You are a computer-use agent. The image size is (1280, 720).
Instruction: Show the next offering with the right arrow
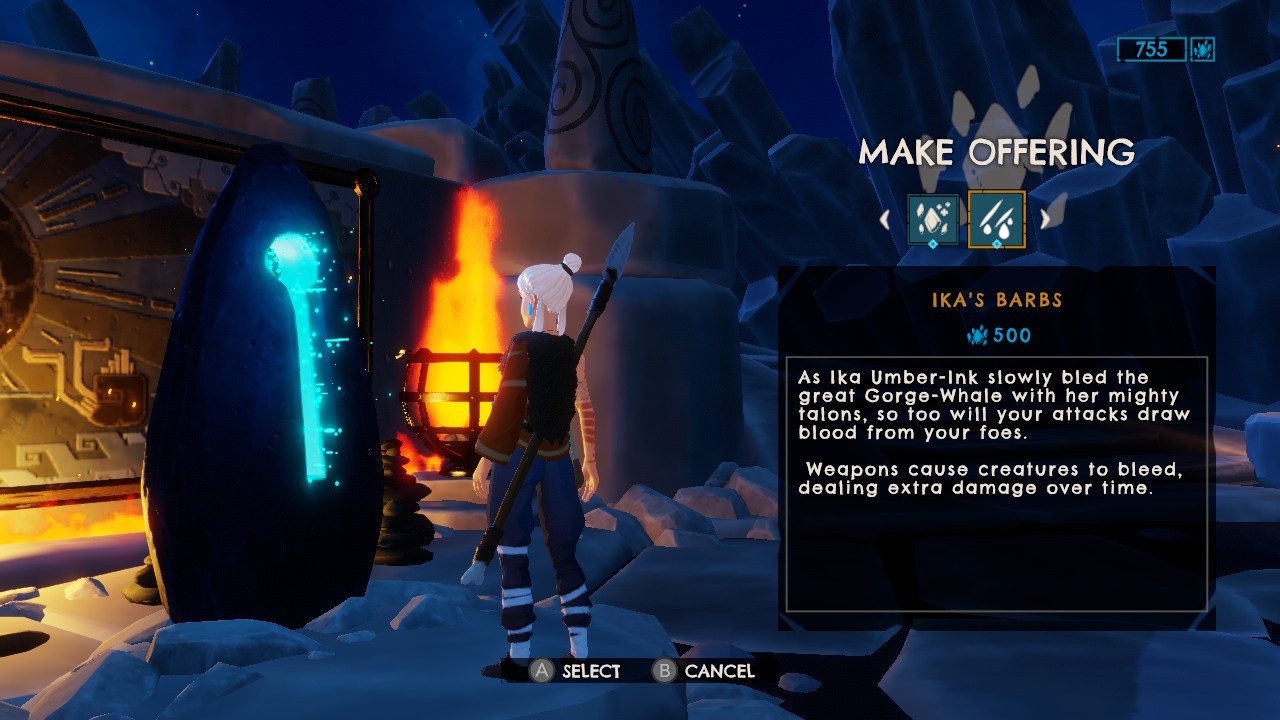(1045, 218)
